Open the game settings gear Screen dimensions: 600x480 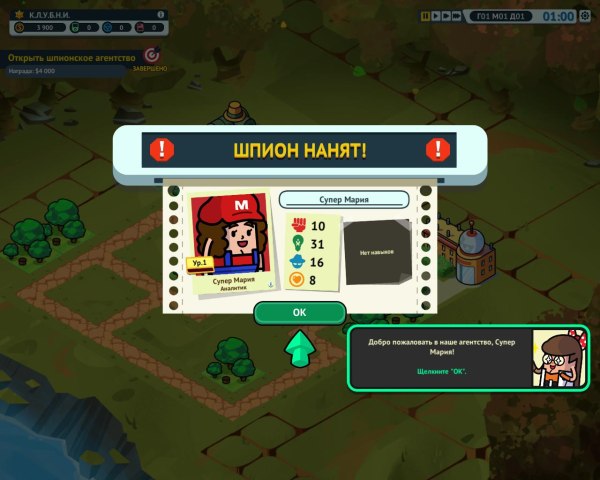pyautogui.click(x=587, y=16)
